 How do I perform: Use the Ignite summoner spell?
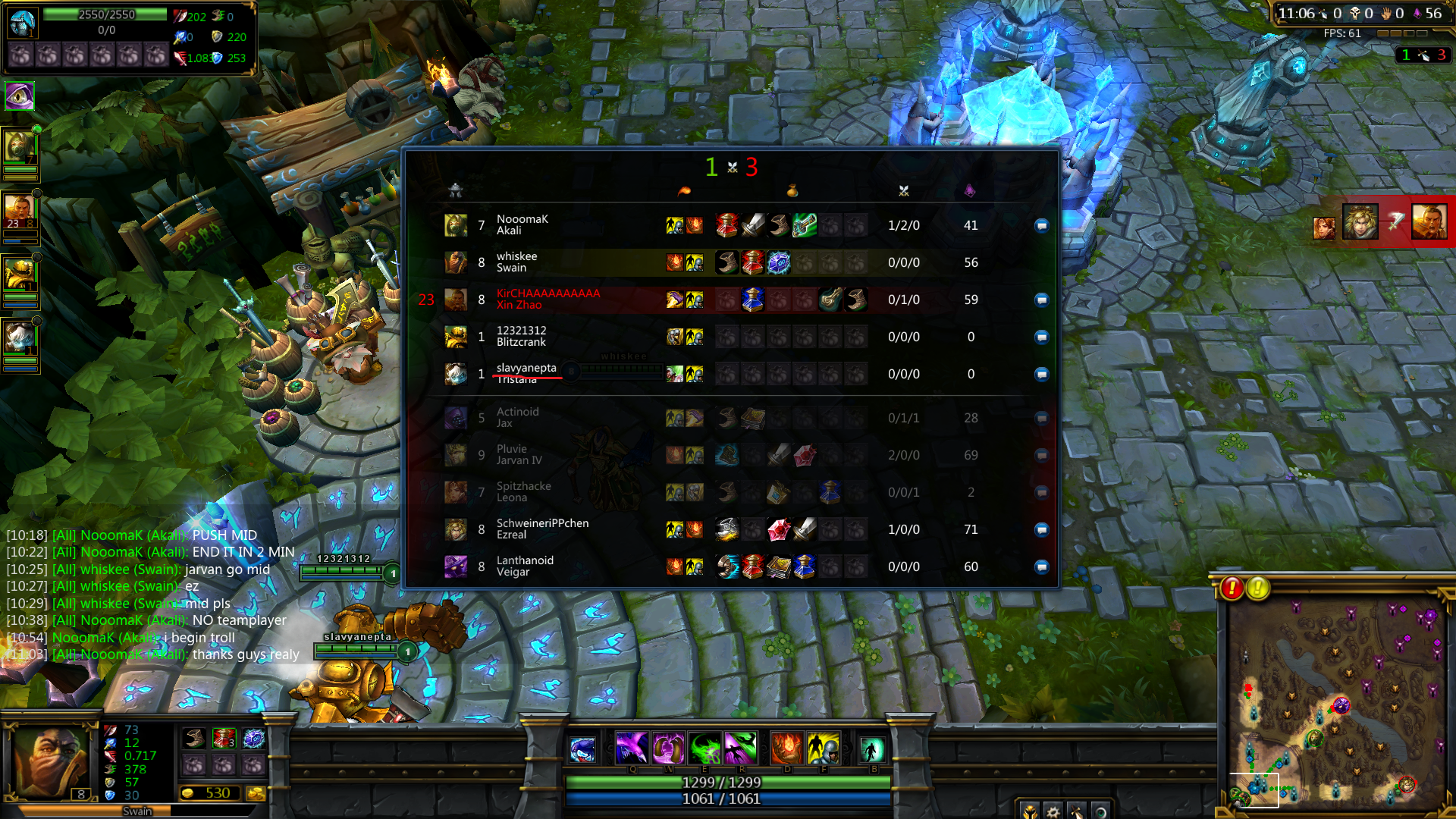pyautogui.click(x=786, y=748)
